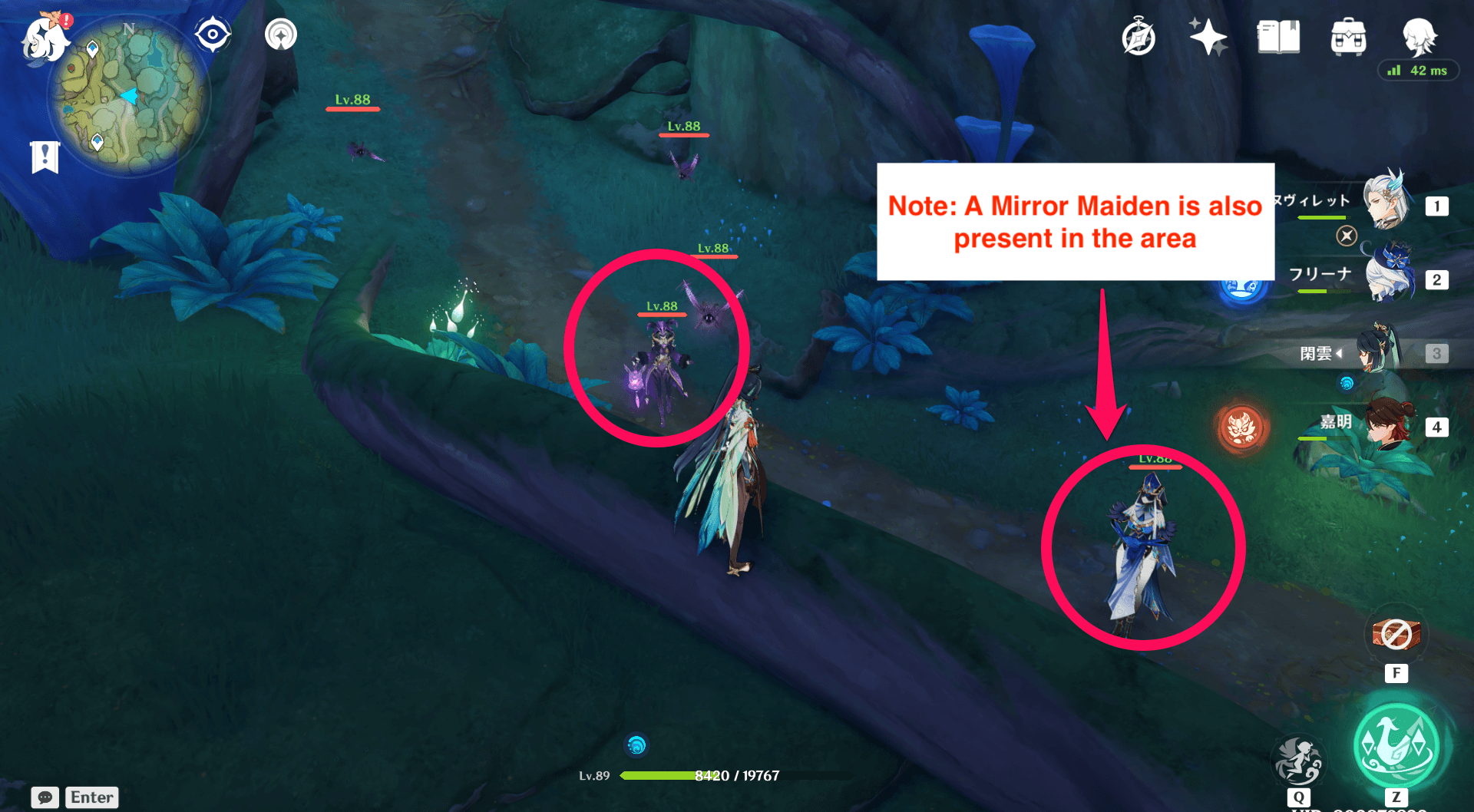
Task: Click the 42 ms ping indicator
Action: tap(1418, 70)
